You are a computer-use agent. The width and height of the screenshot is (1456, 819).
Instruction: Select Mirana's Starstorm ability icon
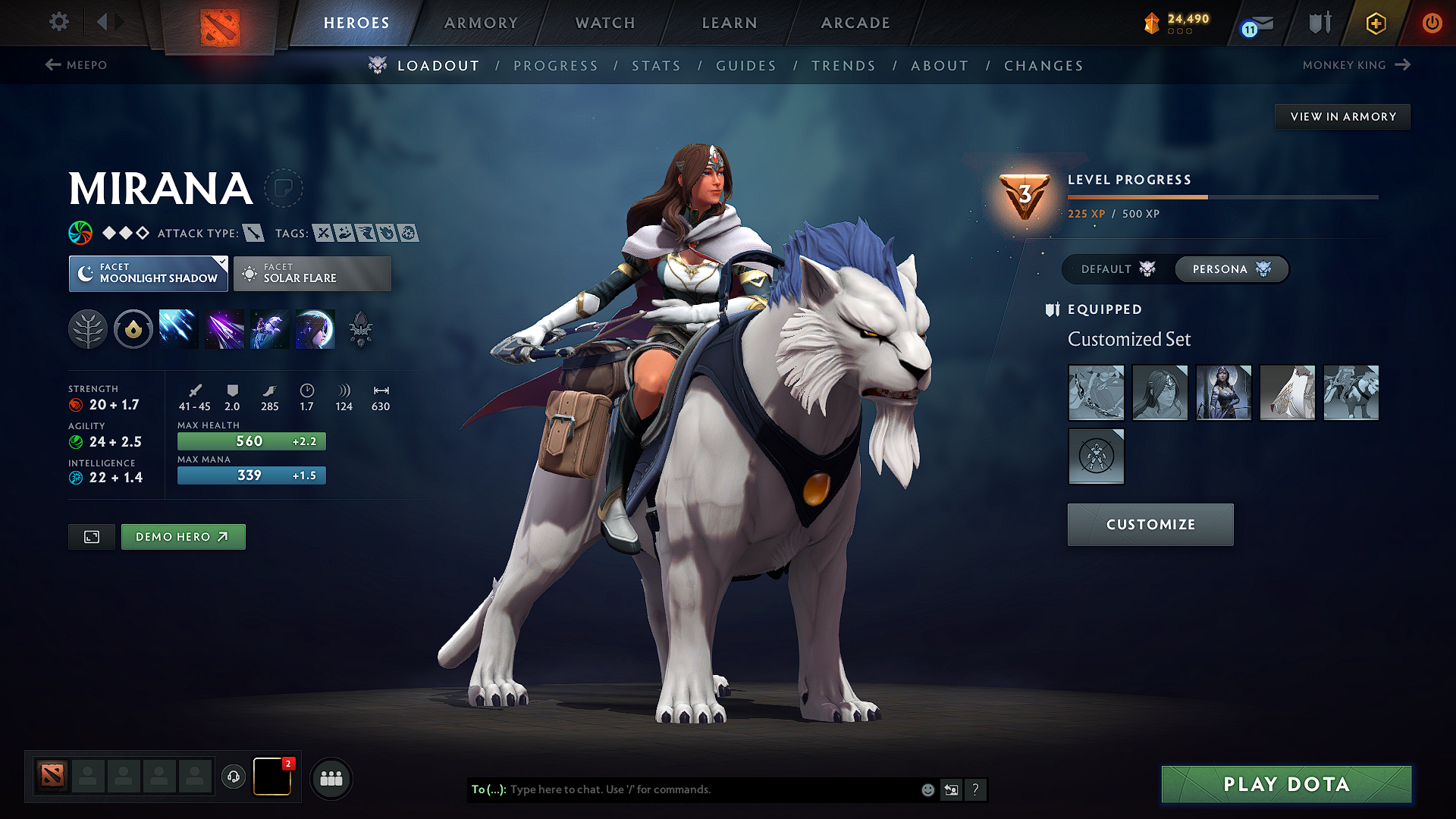point(178,328)
